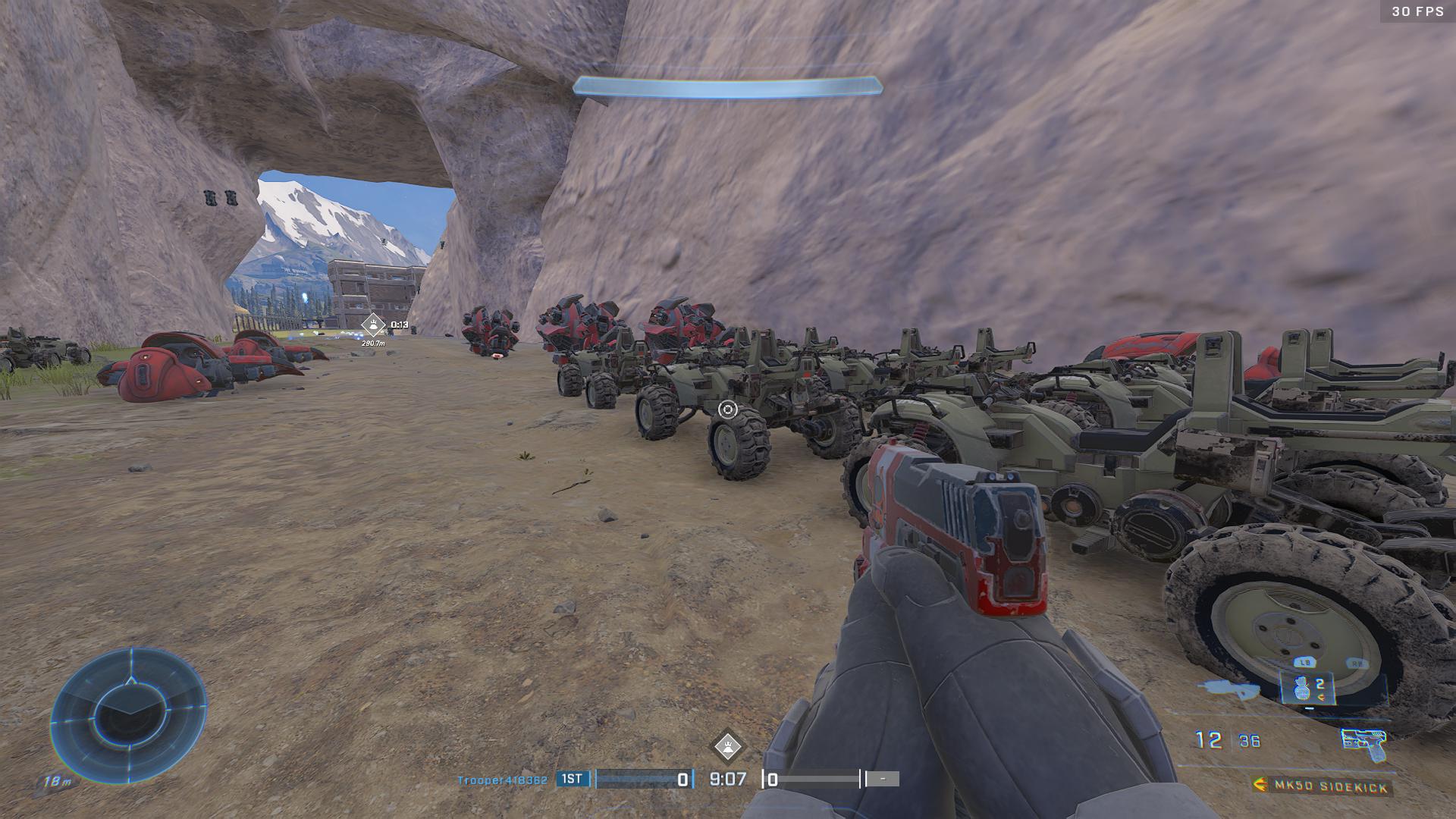
Task: Click the 1ST place rank badge
Action: [573, 779]
